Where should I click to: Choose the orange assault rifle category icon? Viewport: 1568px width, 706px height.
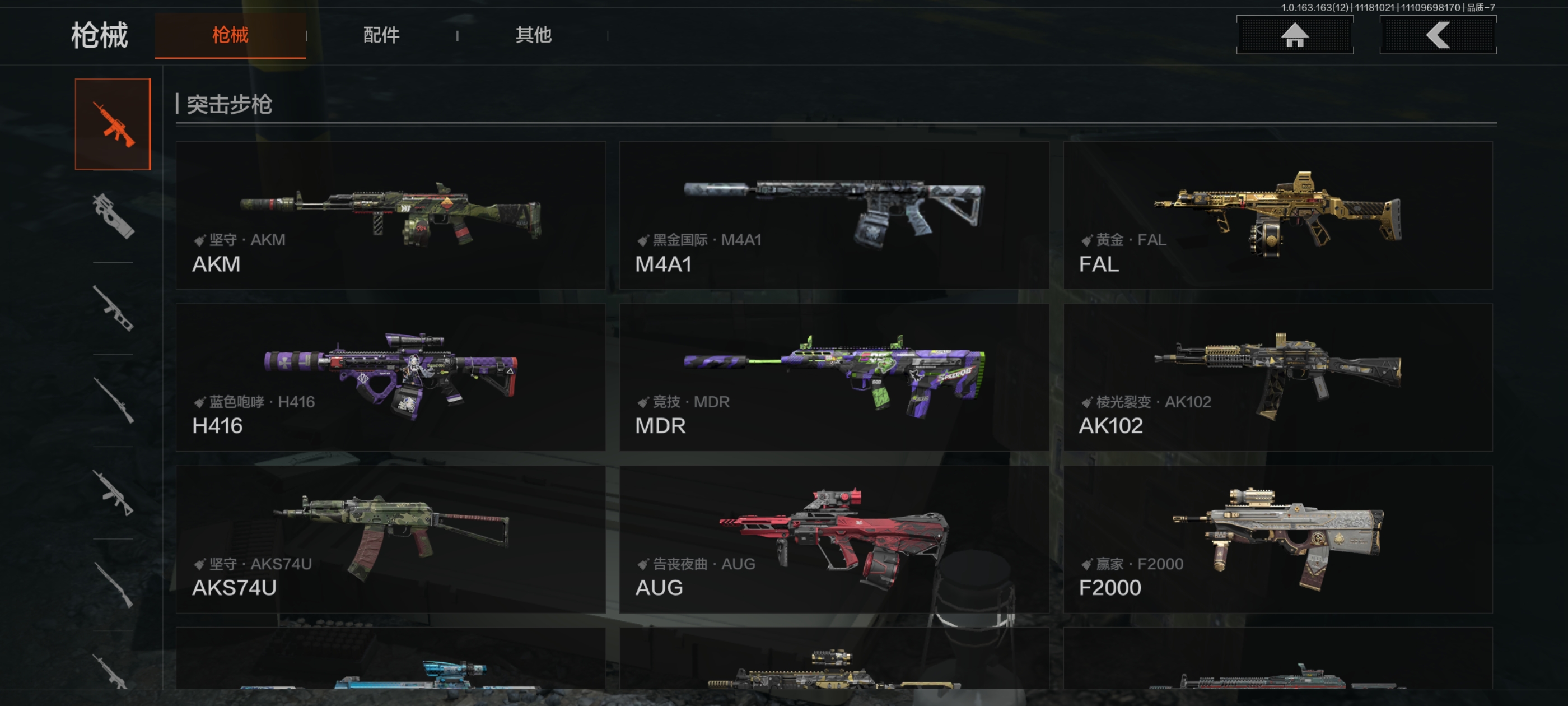pyautogui.click(x=113, y=124)
